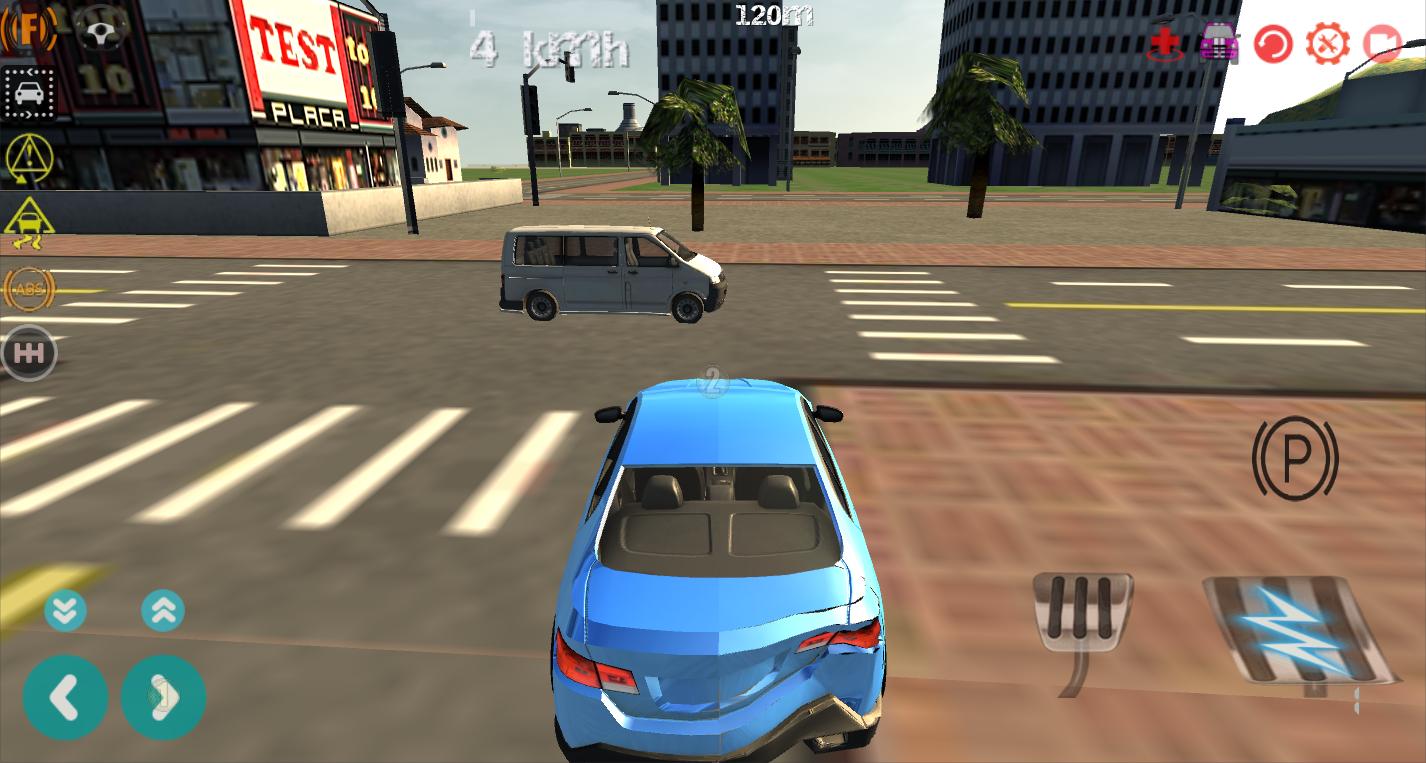Viewport: 1426px width, 763px height.
Task: Shift down using the double down chevrons
Action: [65, 609]
